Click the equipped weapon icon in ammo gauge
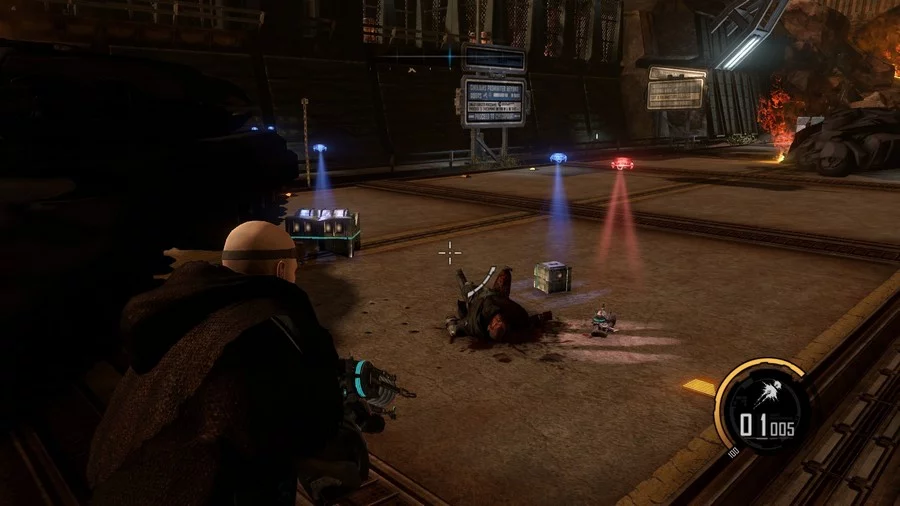The image size is (900, 506). [x=770, y=392]
